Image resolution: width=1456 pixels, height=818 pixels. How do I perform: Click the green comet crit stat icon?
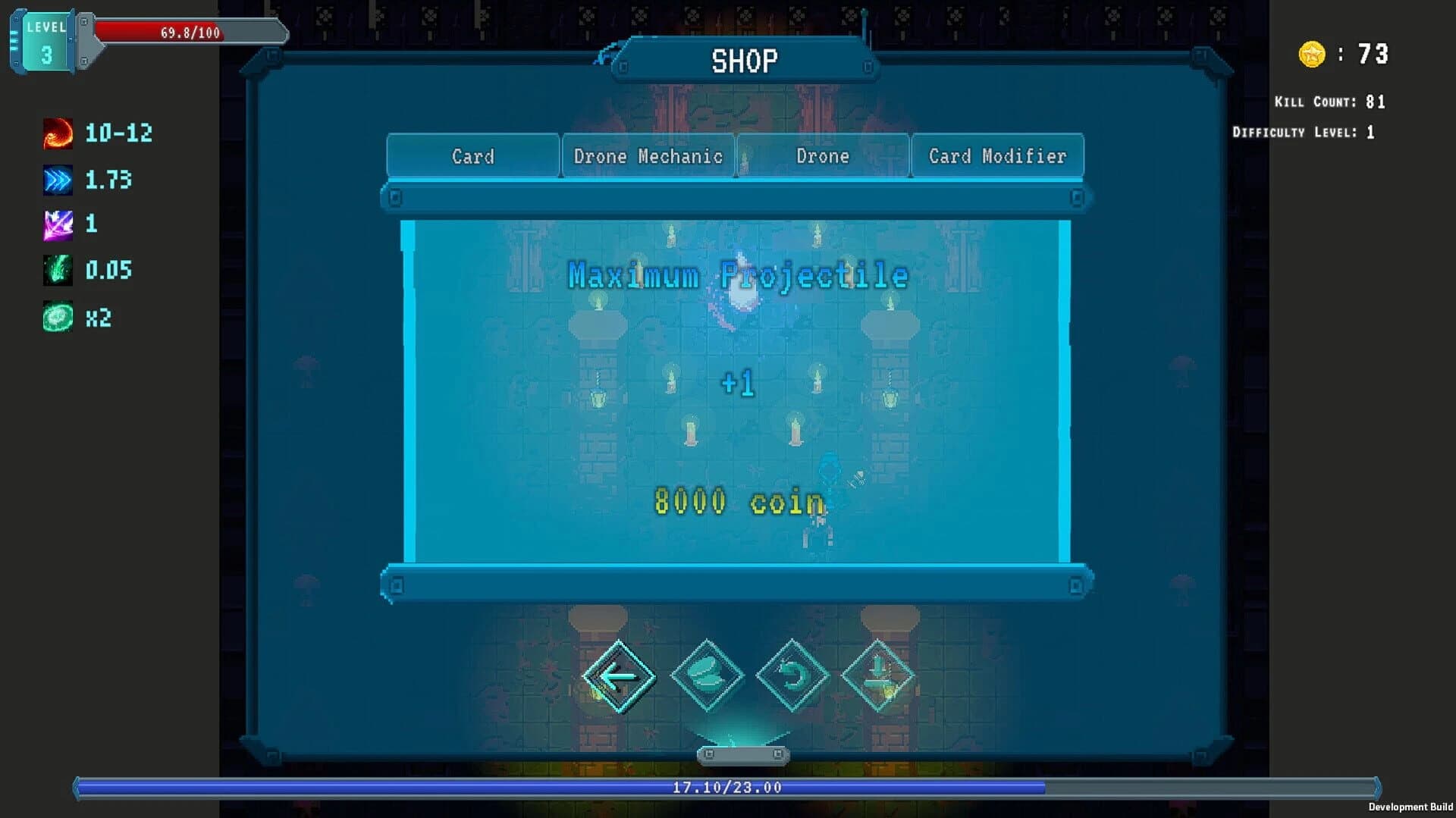point(57,271)
